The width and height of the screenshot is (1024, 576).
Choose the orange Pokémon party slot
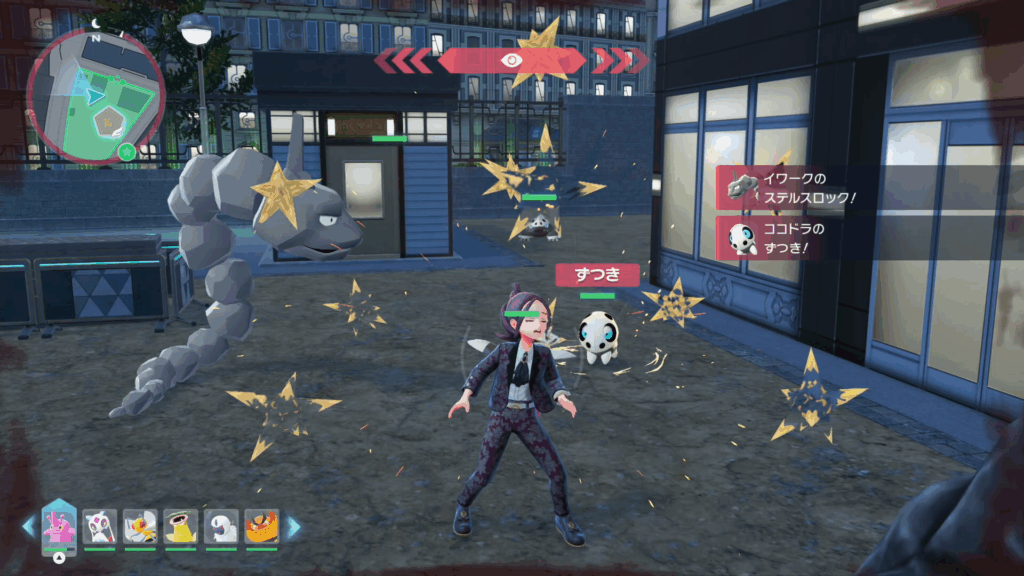[x=261, y=526]
